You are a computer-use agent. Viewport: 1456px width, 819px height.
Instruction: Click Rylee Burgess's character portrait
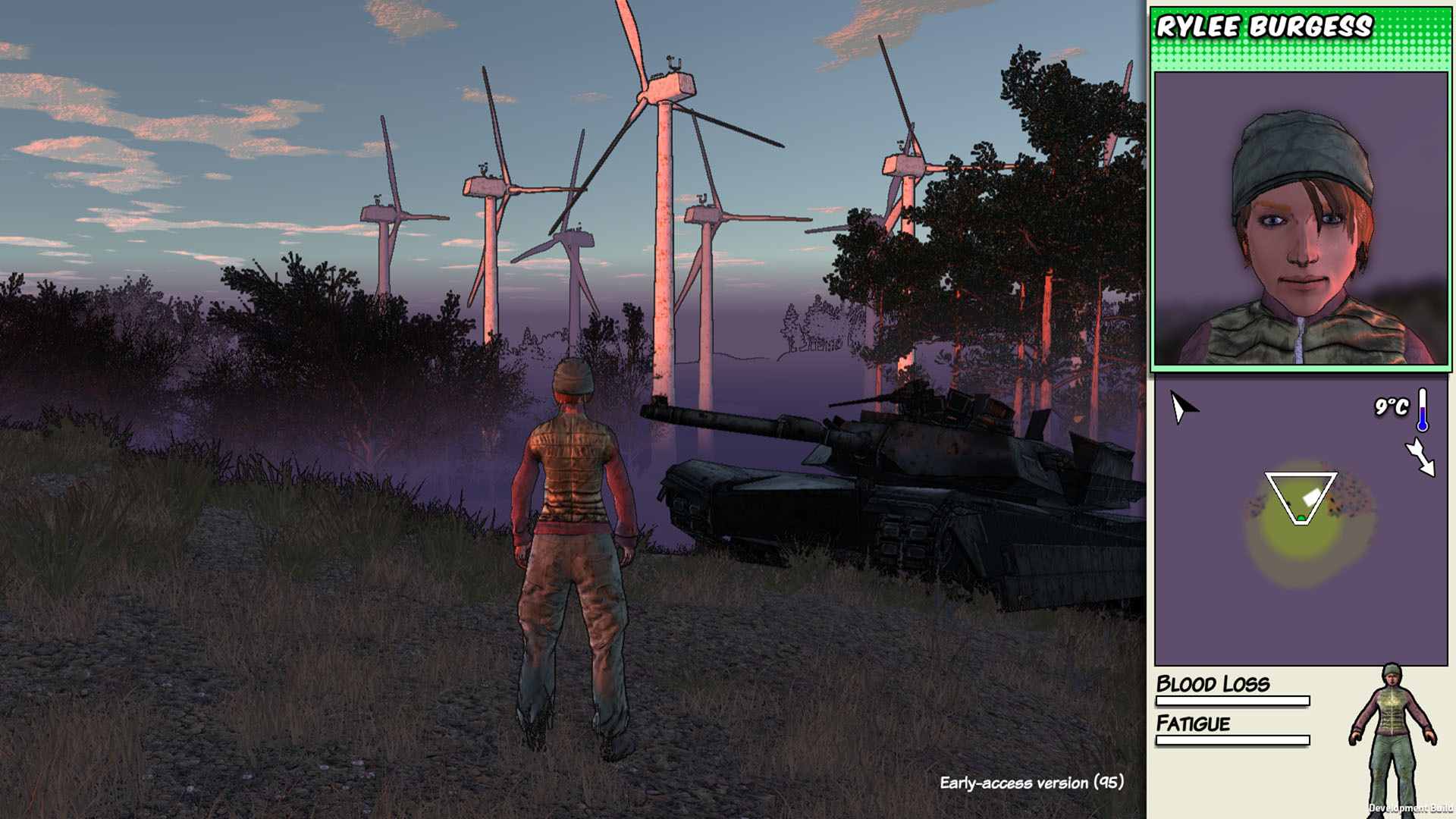1301,218
